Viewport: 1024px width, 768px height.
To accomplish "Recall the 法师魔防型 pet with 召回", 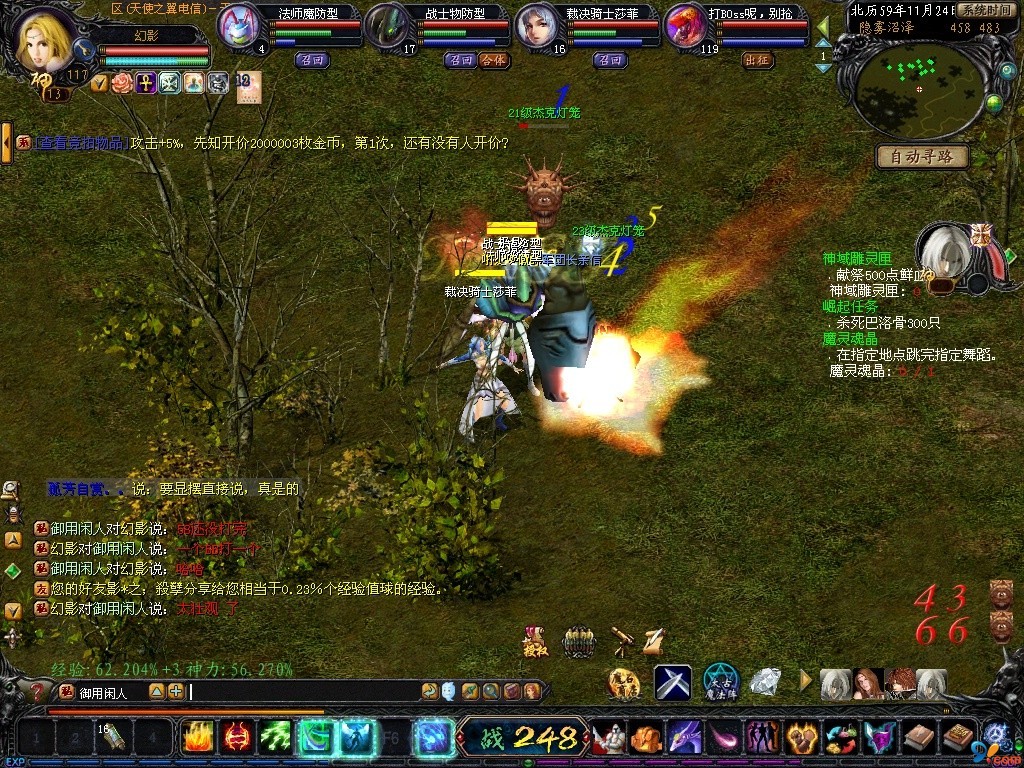I will click(310, 60).
